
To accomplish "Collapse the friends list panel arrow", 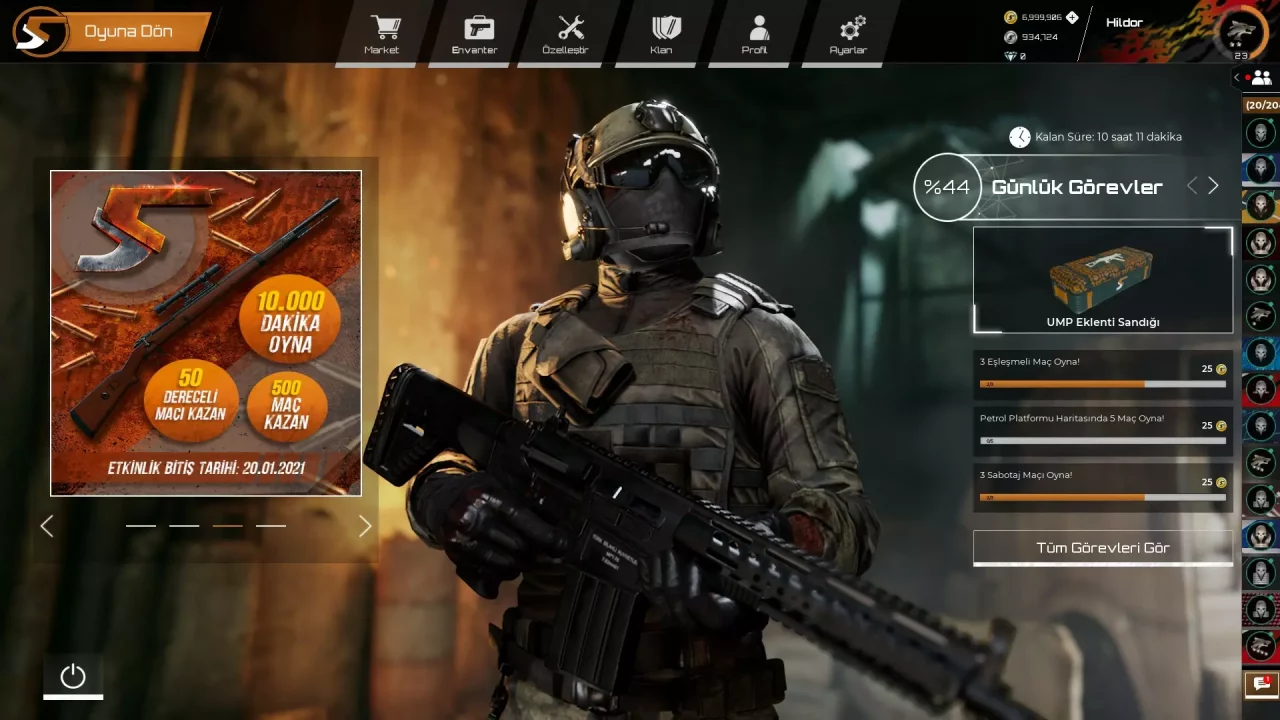I will click(x=1237, y=77).
